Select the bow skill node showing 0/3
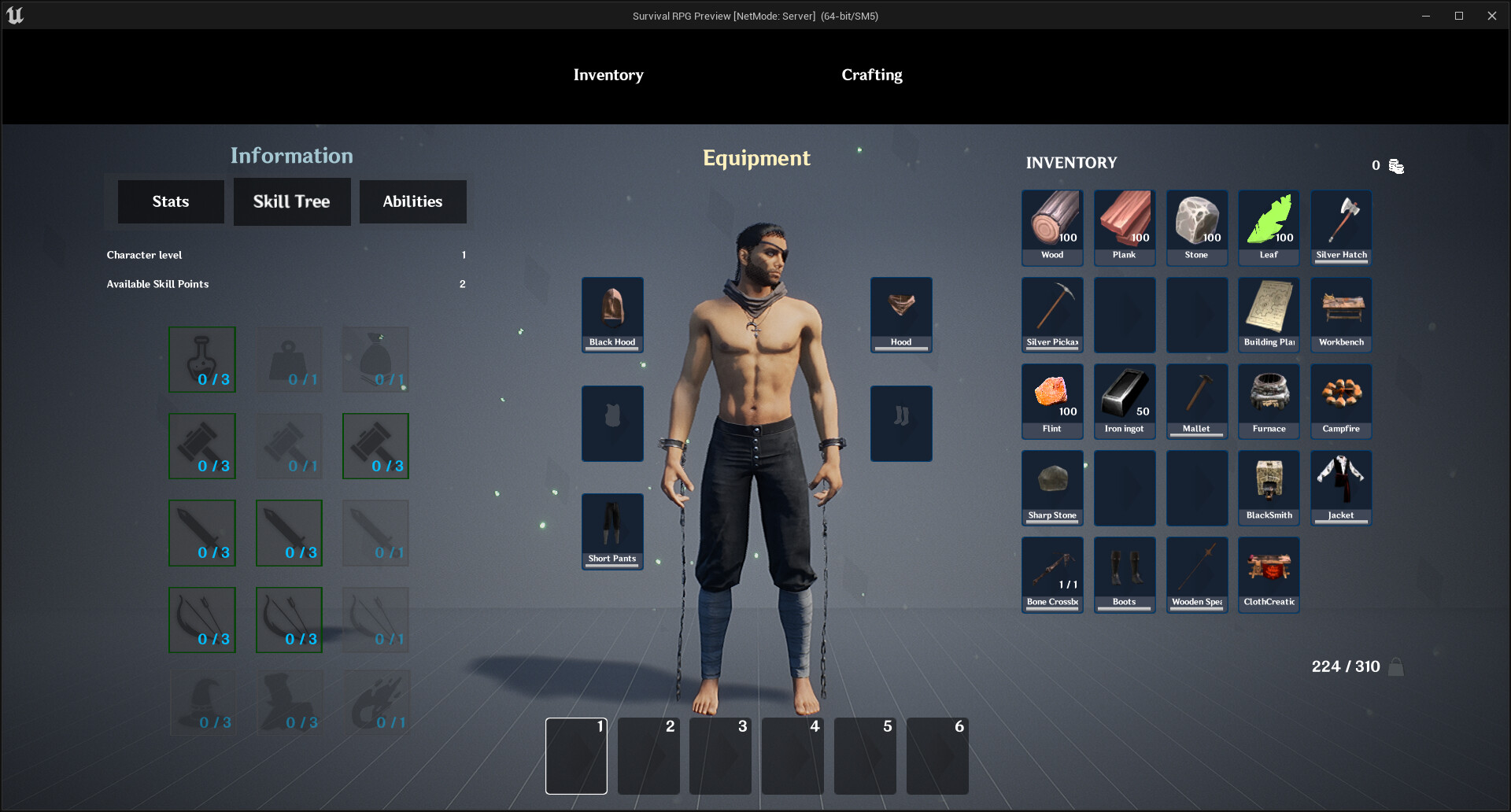Image resolution: width=1511 pixels, height=812 pixels. tap(201, 620)
